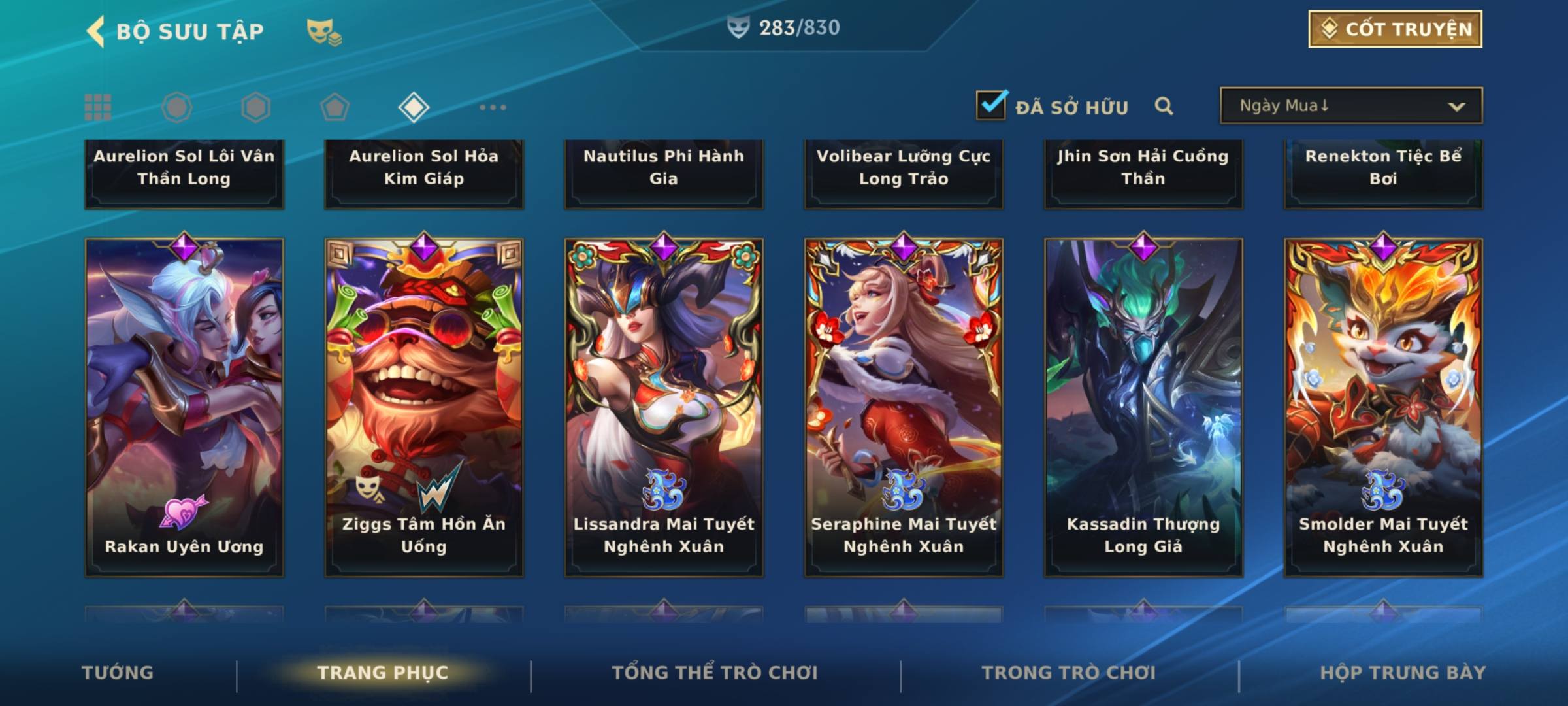Viewport: 1568px width, 706px height.
Task: Choose Lissandra Mai Tuyết Nghênh Xuân card
Action: [x=664, y=407]
